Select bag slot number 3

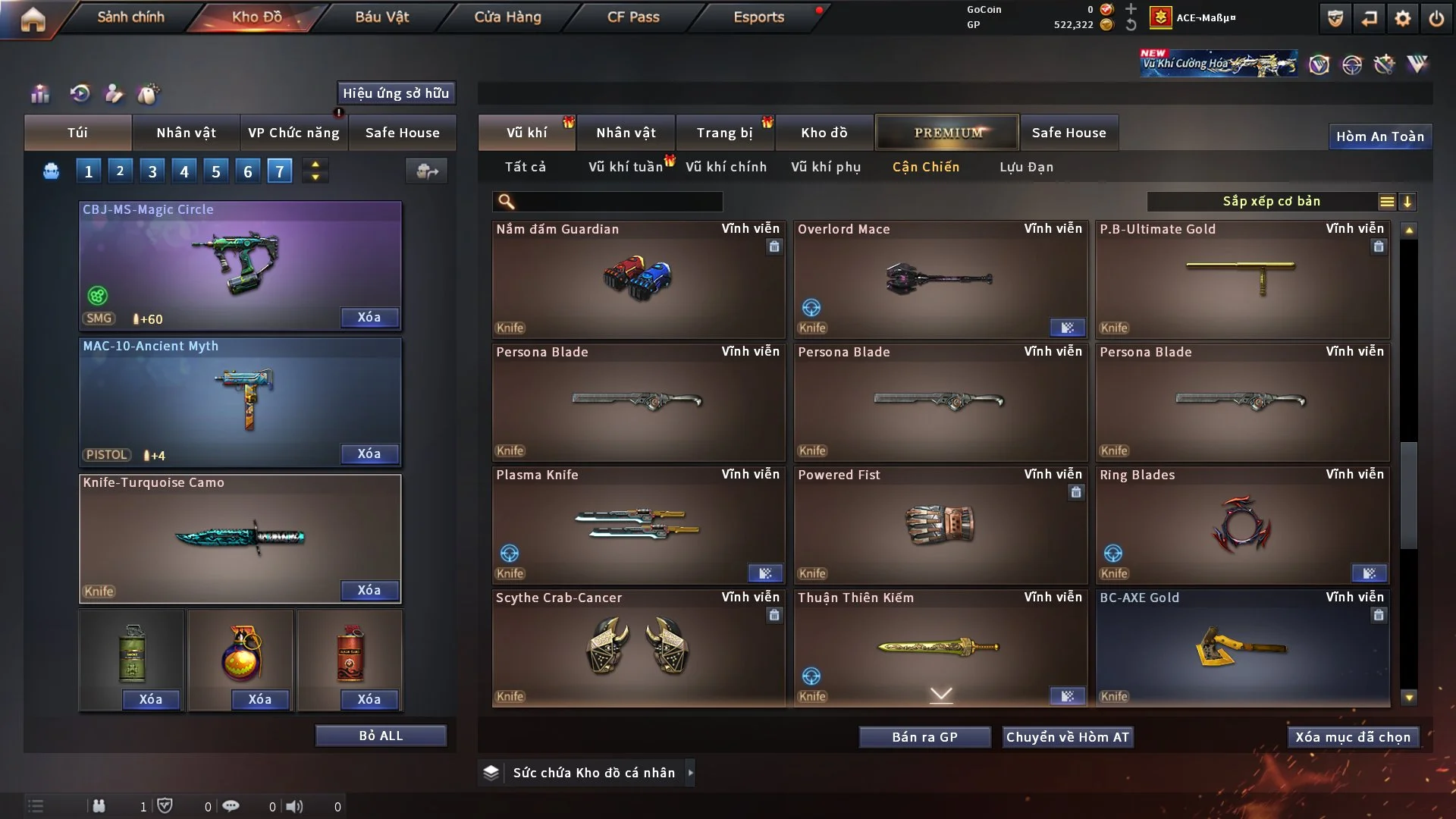(x=152, y=171)
